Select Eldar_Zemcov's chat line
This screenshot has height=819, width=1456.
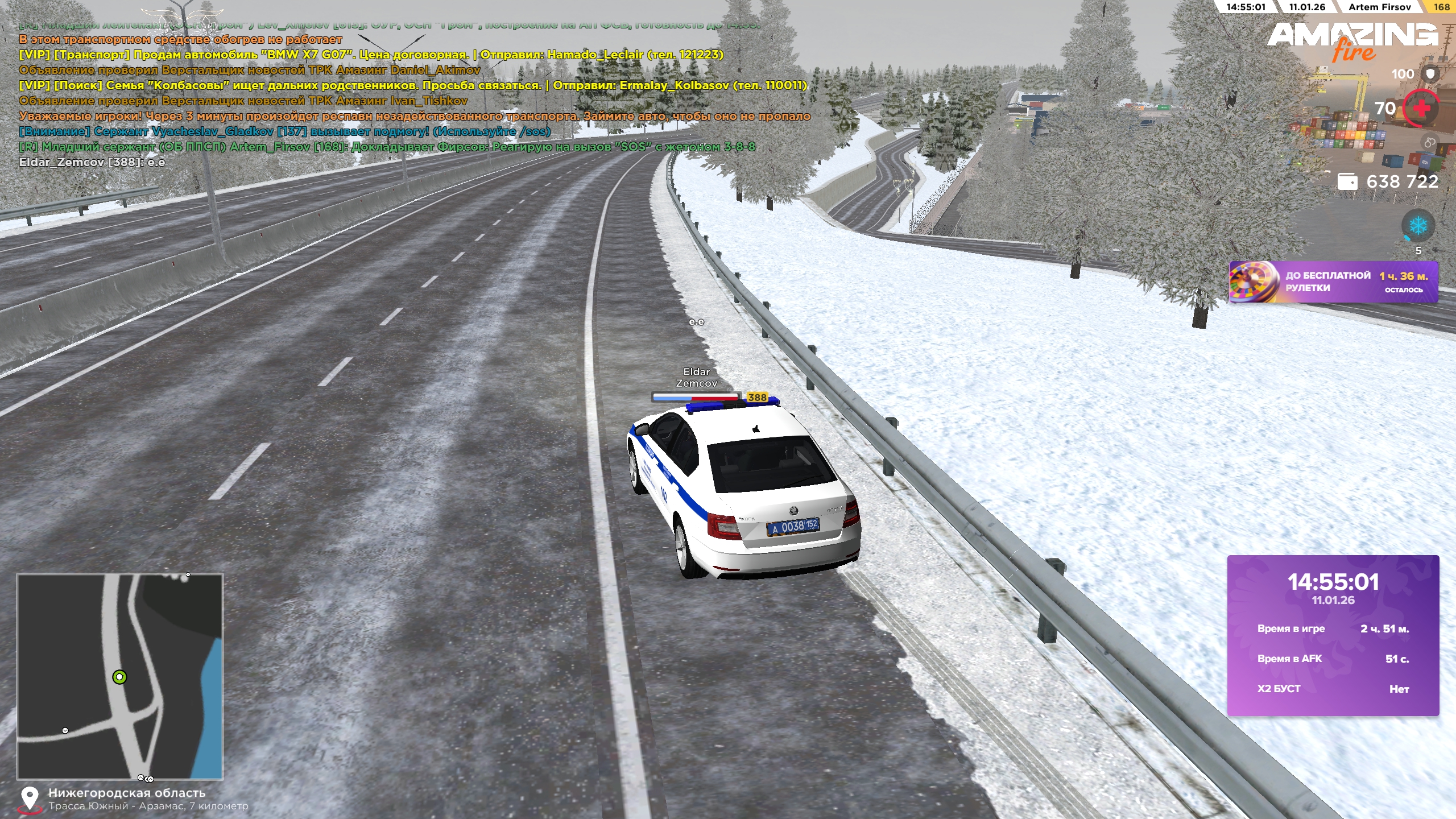tap(92, 162)
